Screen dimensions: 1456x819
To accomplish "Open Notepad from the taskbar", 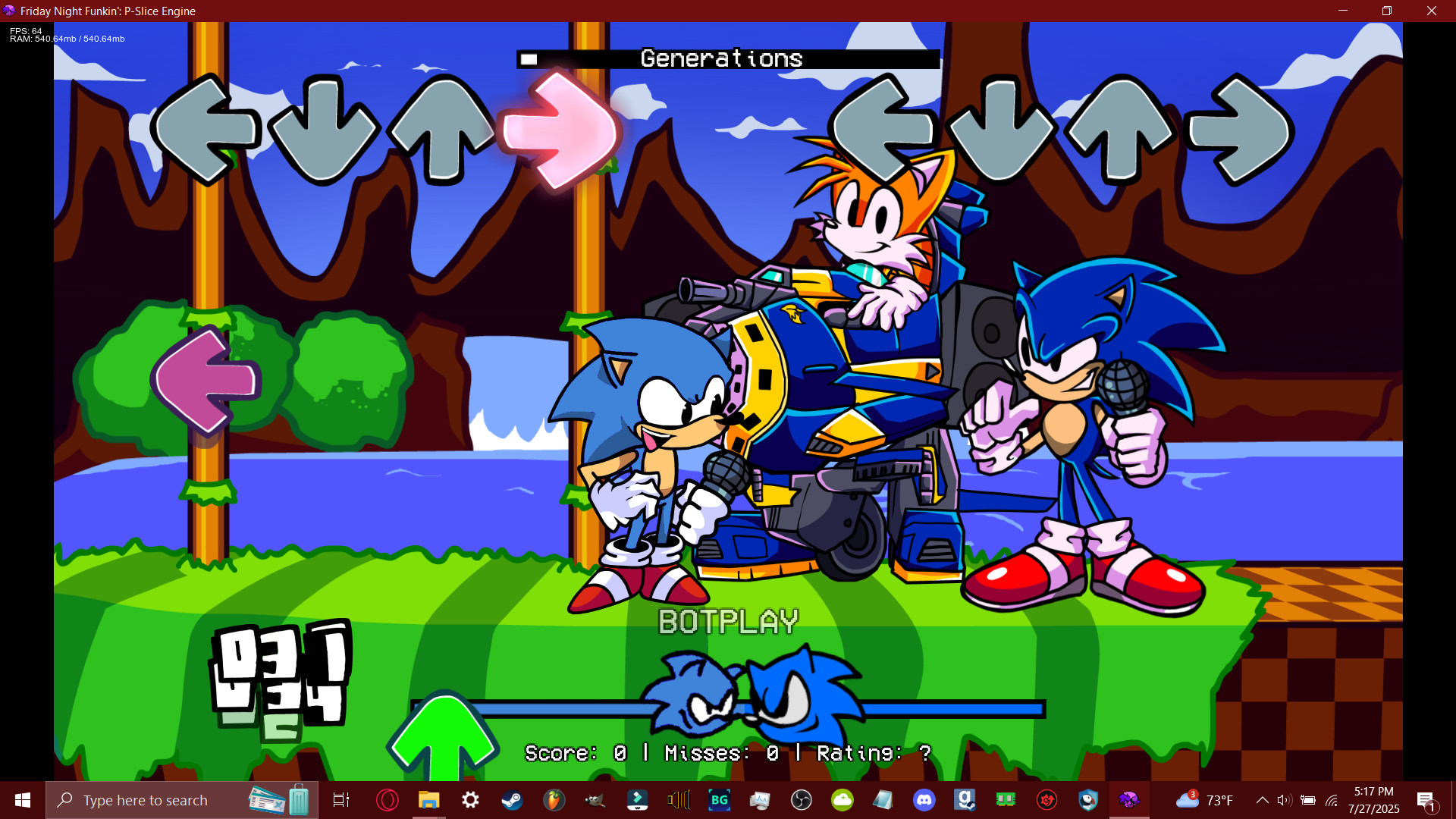I will [881, 799].
